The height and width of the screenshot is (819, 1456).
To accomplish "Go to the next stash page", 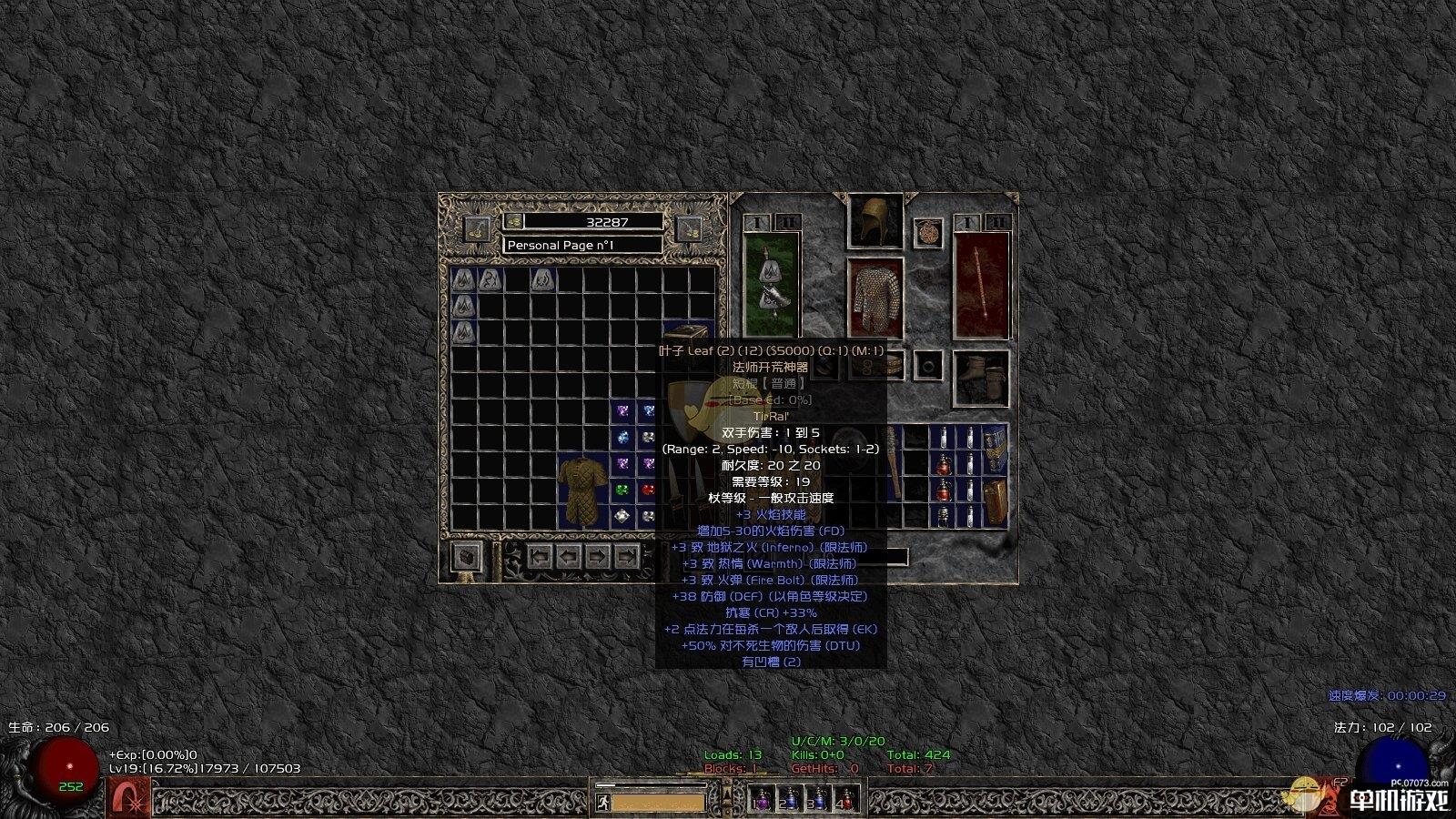I will click(597, 556).
